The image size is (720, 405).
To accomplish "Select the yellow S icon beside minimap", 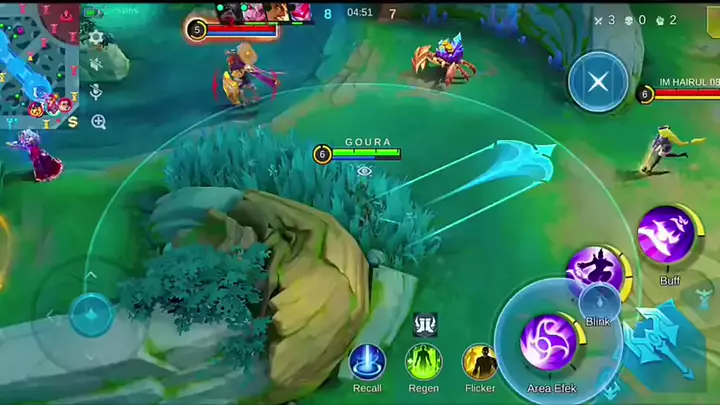I will 73,122.
